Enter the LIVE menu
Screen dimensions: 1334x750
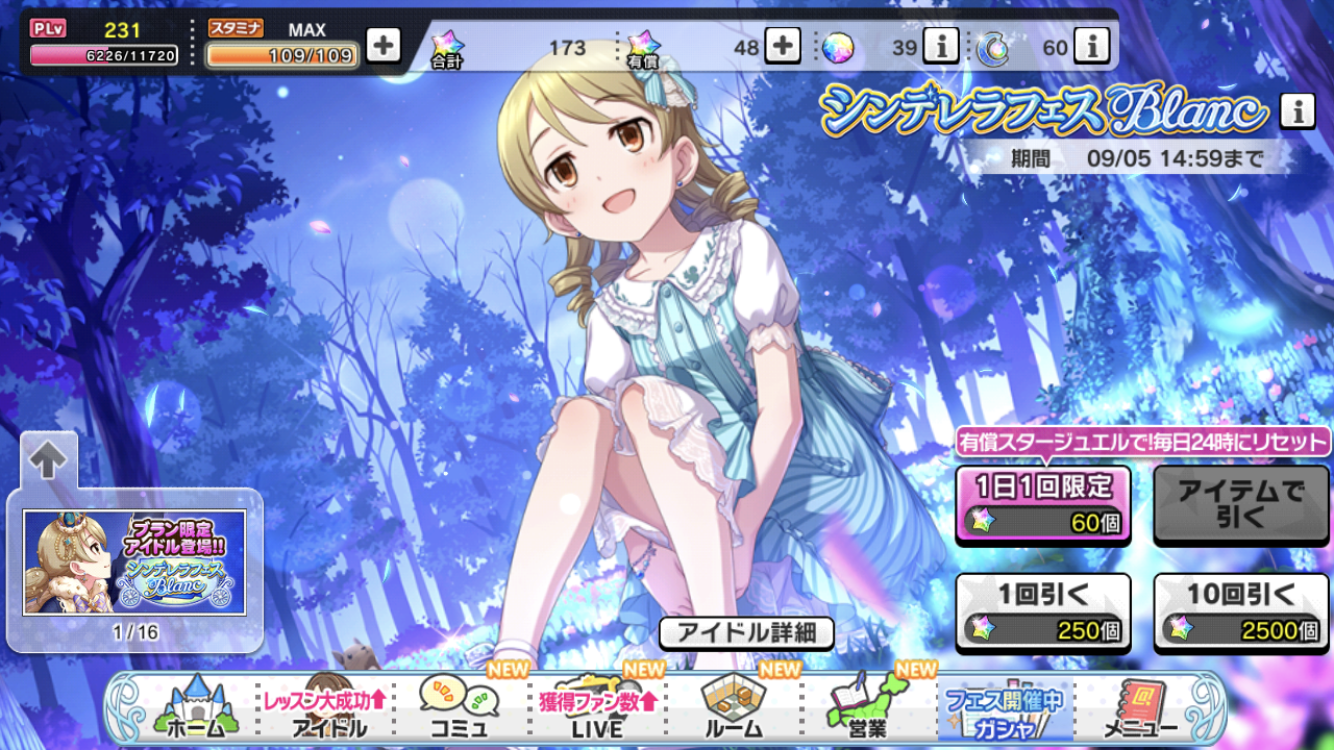pos(597,708)
